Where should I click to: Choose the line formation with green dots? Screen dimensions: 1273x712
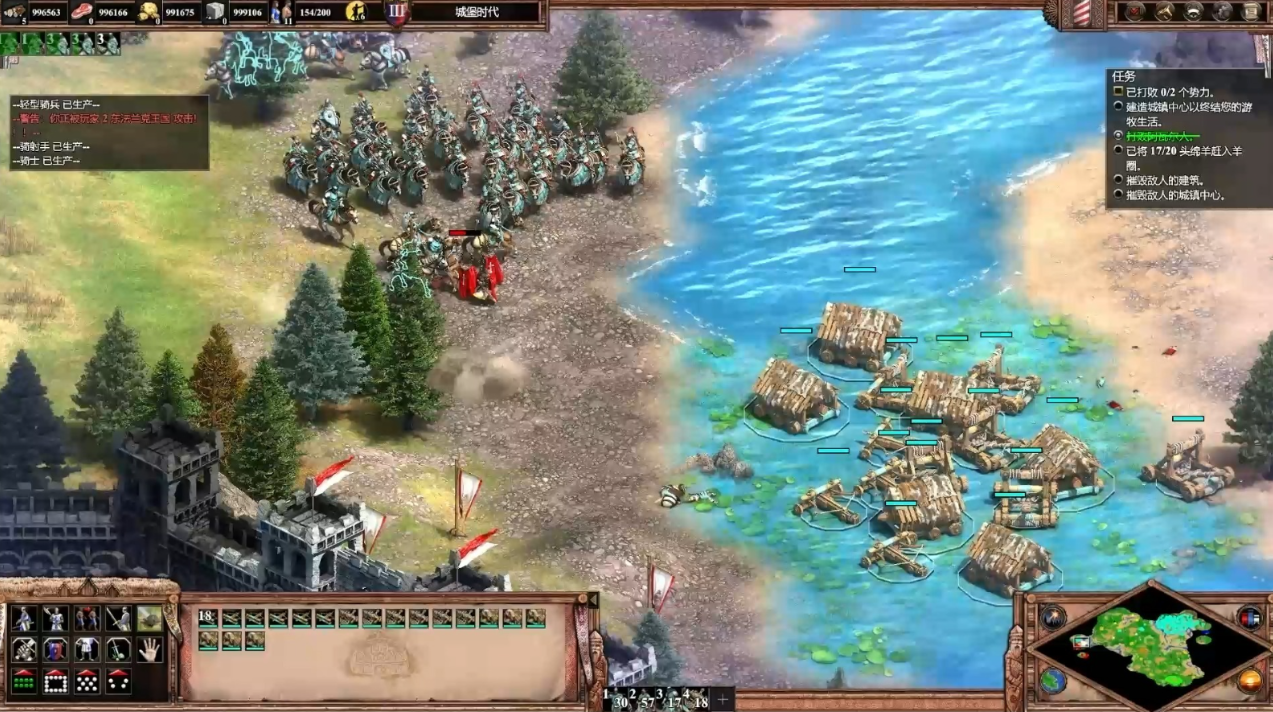coord(24,681)
